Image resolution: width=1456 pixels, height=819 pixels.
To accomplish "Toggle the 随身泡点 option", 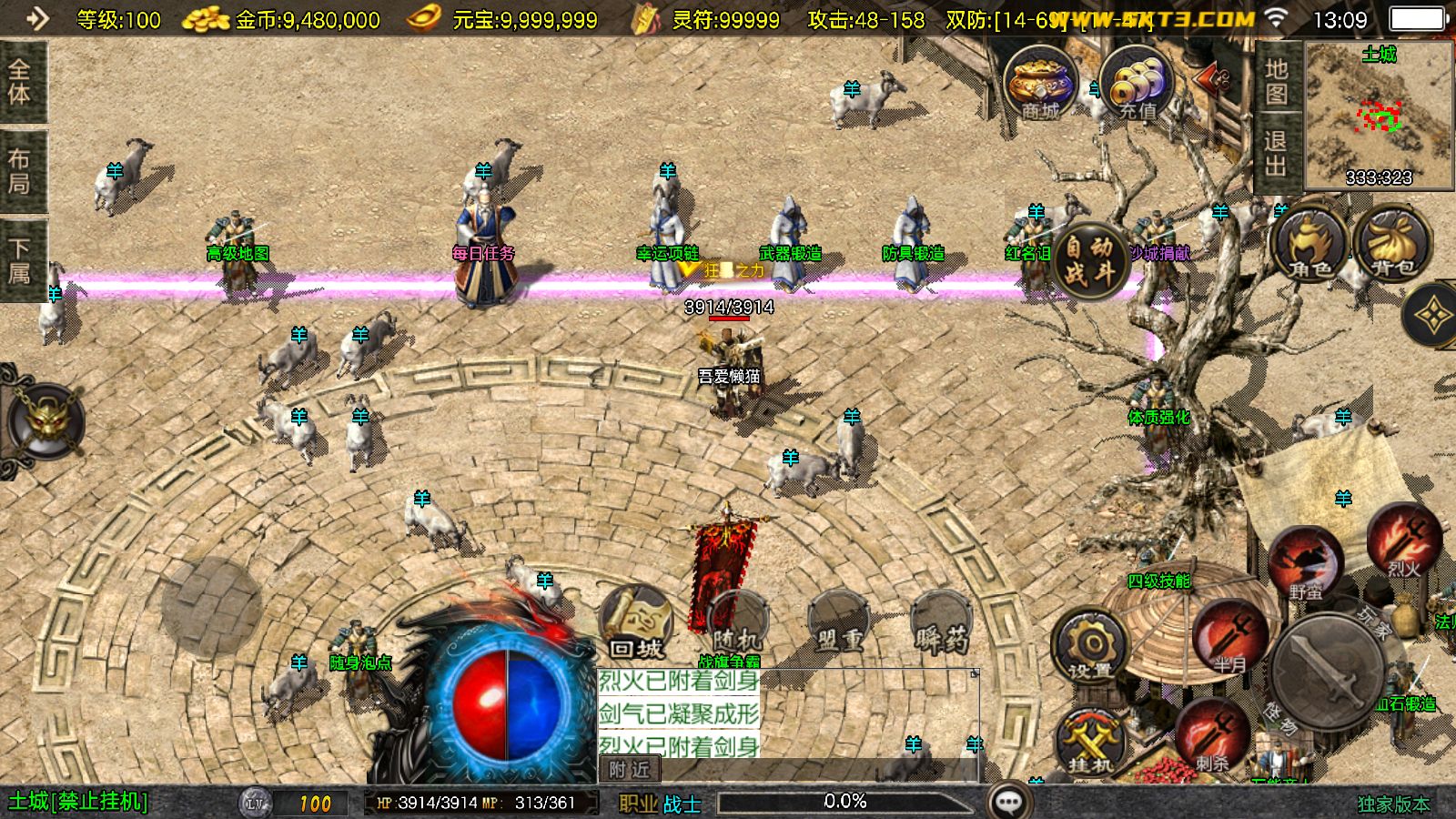I will [x=361, y=661].
